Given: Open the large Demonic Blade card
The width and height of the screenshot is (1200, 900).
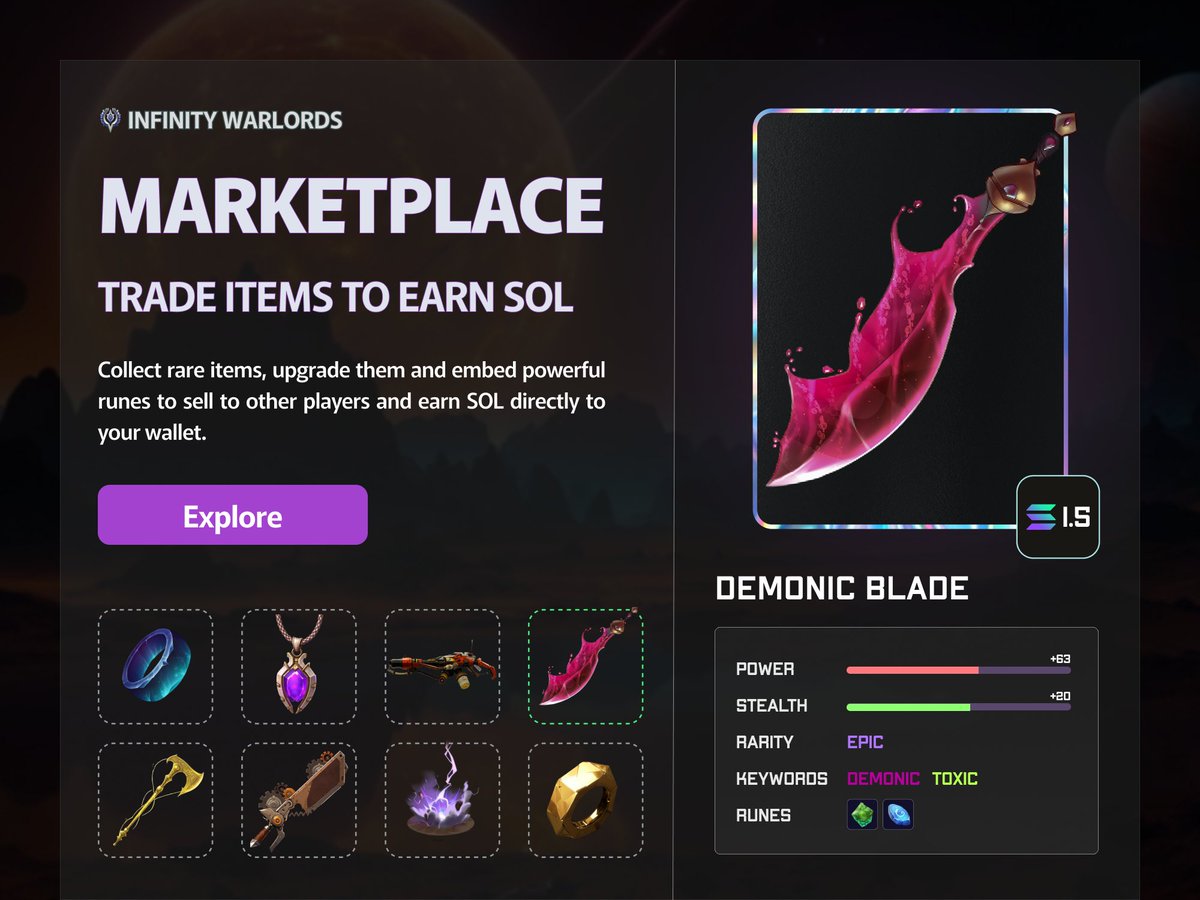Looking at the screenshot, I should (910, 318).
